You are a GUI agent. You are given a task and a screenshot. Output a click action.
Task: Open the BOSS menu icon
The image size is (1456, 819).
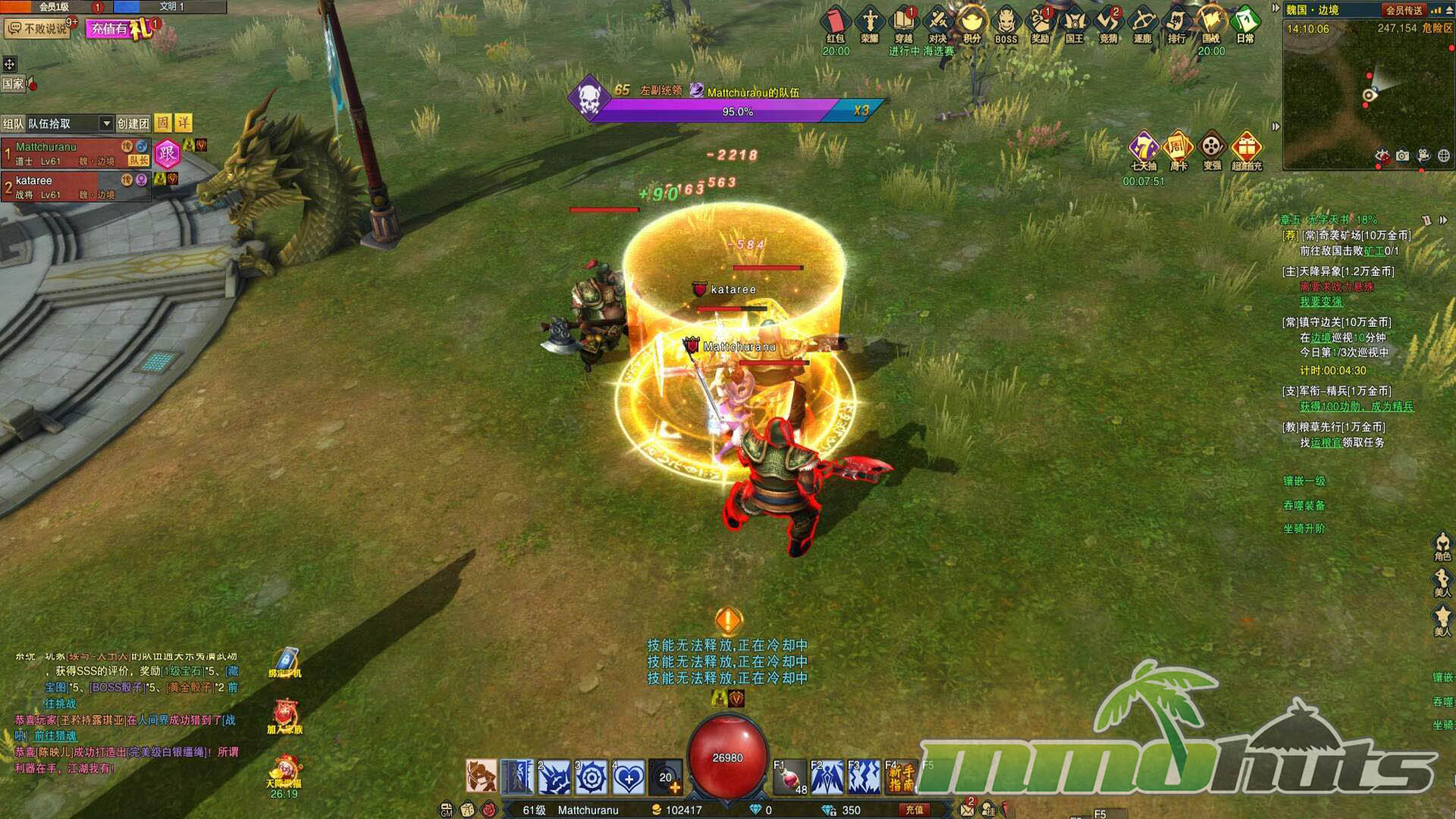click(x=1006, y=24)
